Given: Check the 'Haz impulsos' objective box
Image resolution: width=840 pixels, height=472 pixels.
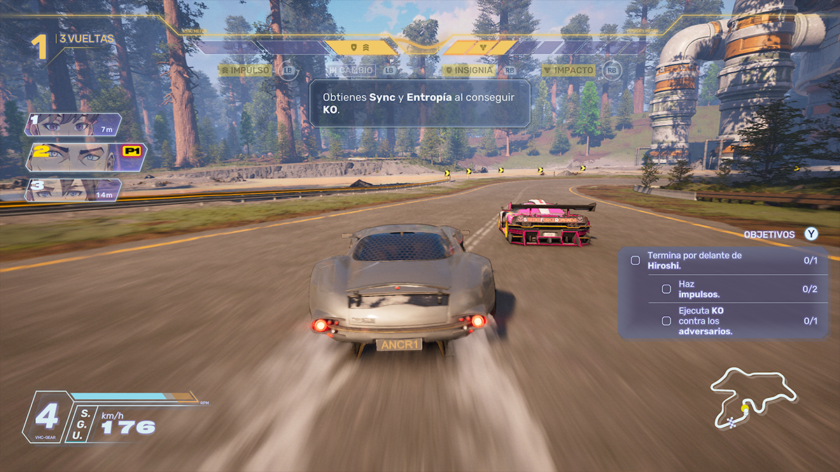Looking at the screenshot, I should pos(666,289).
